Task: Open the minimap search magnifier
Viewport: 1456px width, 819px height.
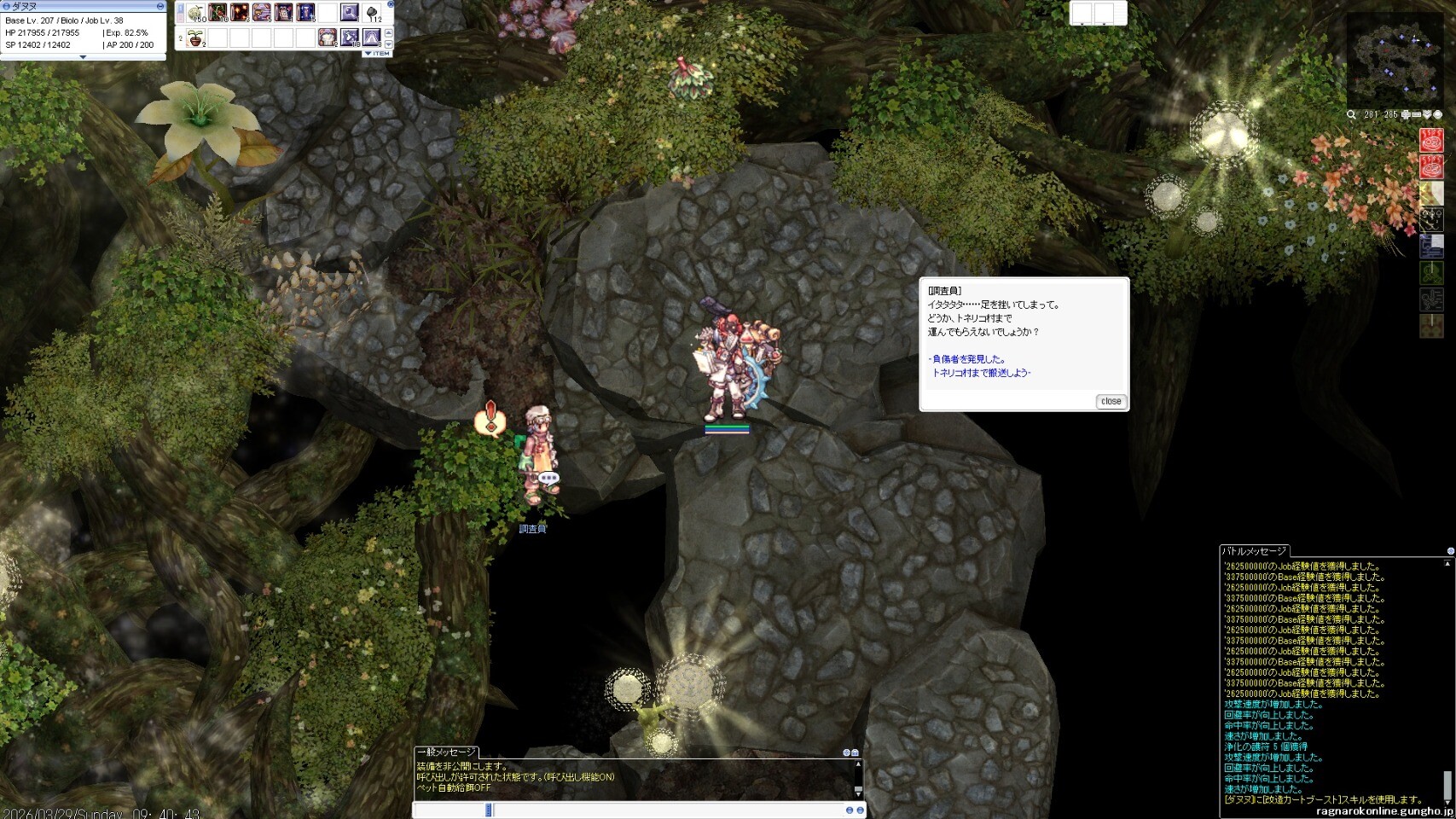Action: (1352, 114)
